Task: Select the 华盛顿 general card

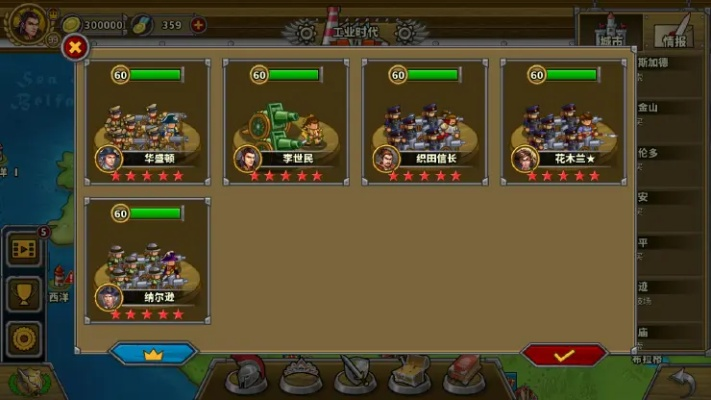Action: (148, 121)
